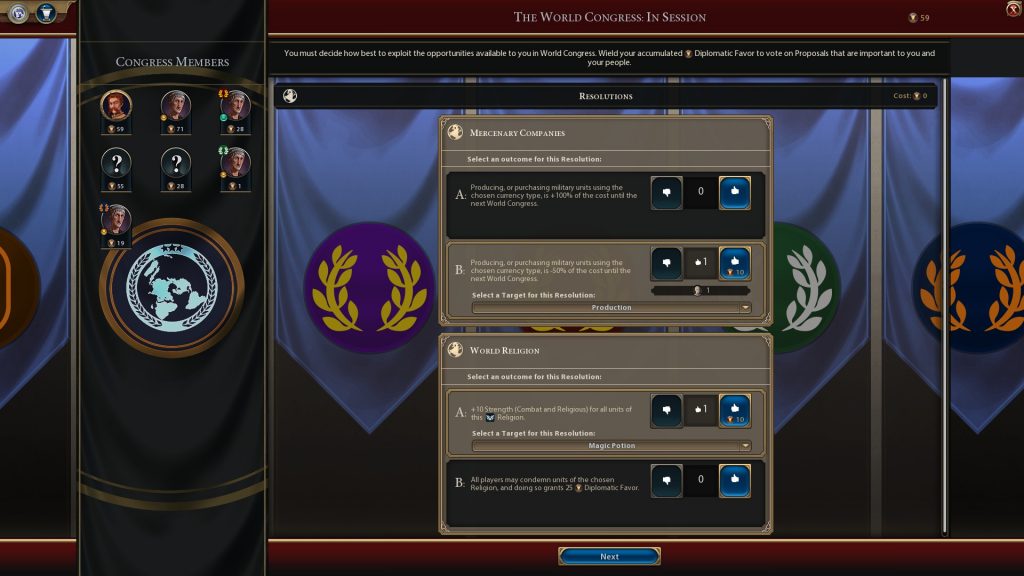Downvote World Religion outcome A
Viewport: 1024px width, 576px height.
click(666, 409)
